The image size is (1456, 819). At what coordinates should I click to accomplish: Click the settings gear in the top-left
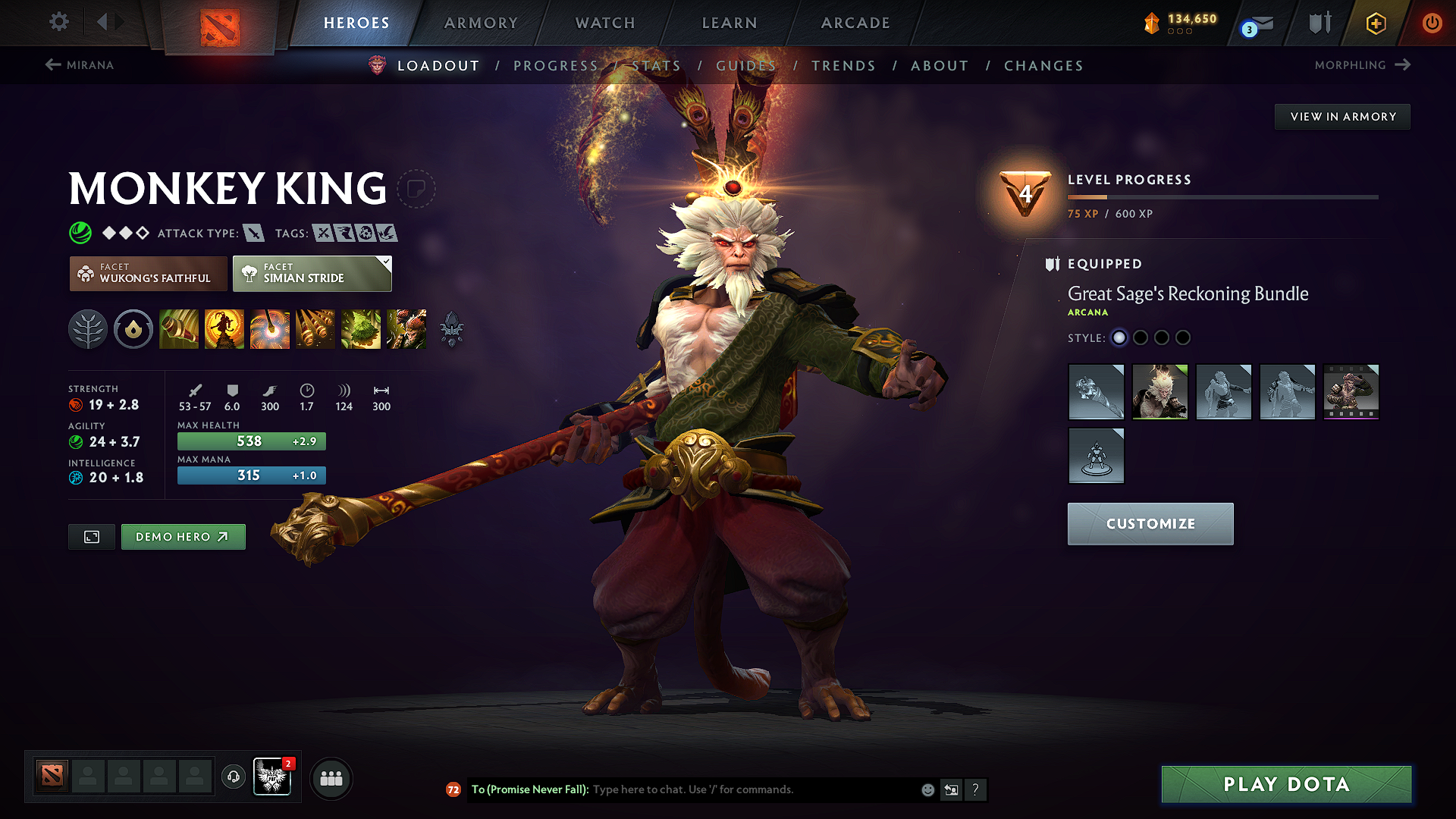[58, 22]
